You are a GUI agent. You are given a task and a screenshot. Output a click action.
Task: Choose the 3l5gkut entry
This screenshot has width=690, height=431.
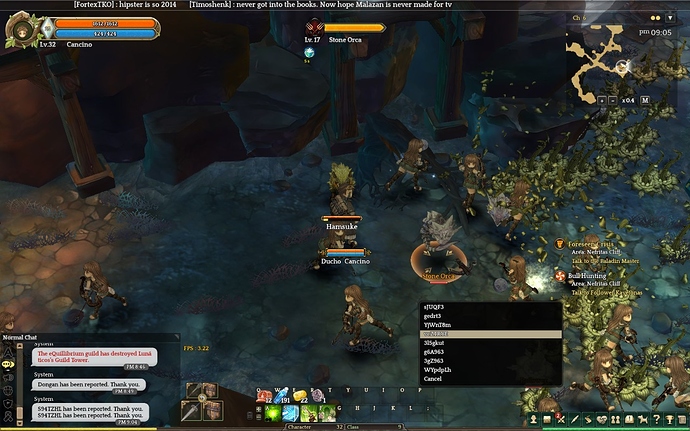pos(434,343)
